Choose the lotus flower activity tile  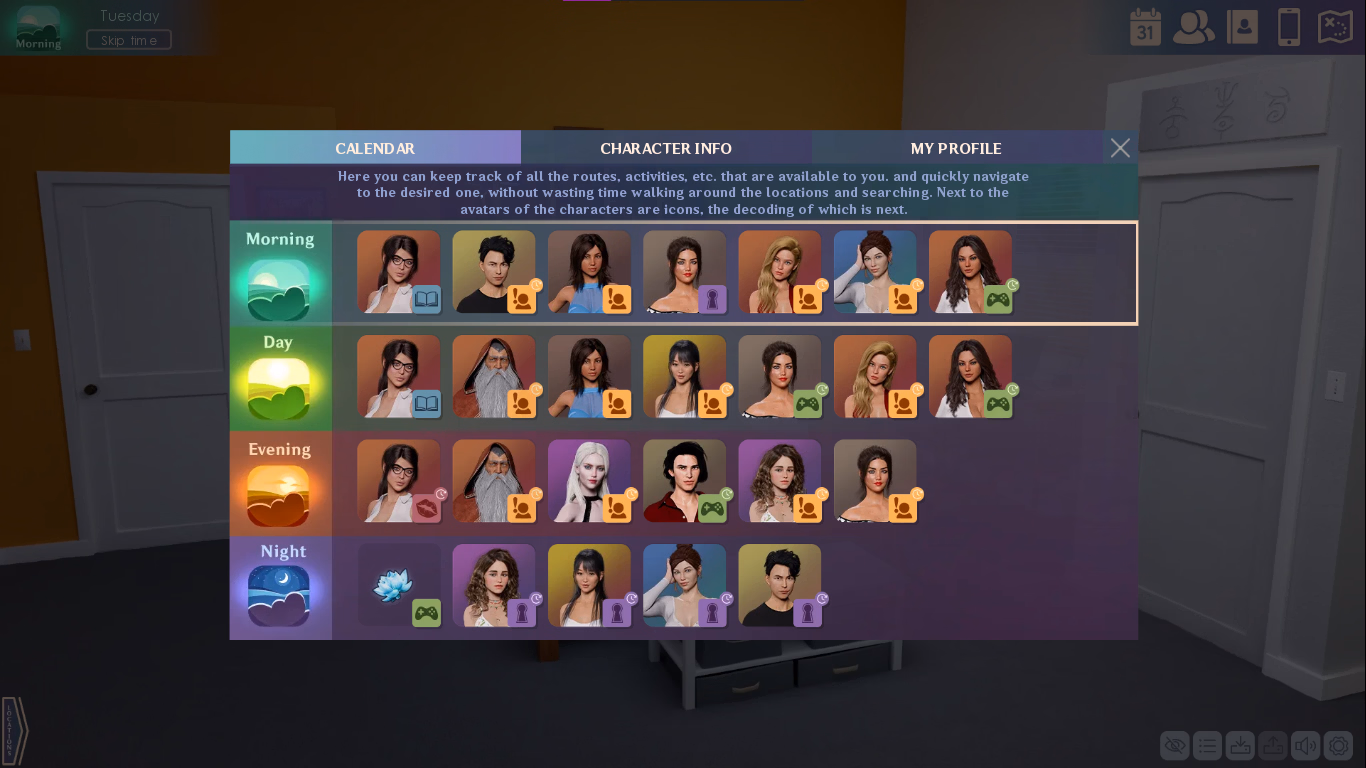click(398, 585)
